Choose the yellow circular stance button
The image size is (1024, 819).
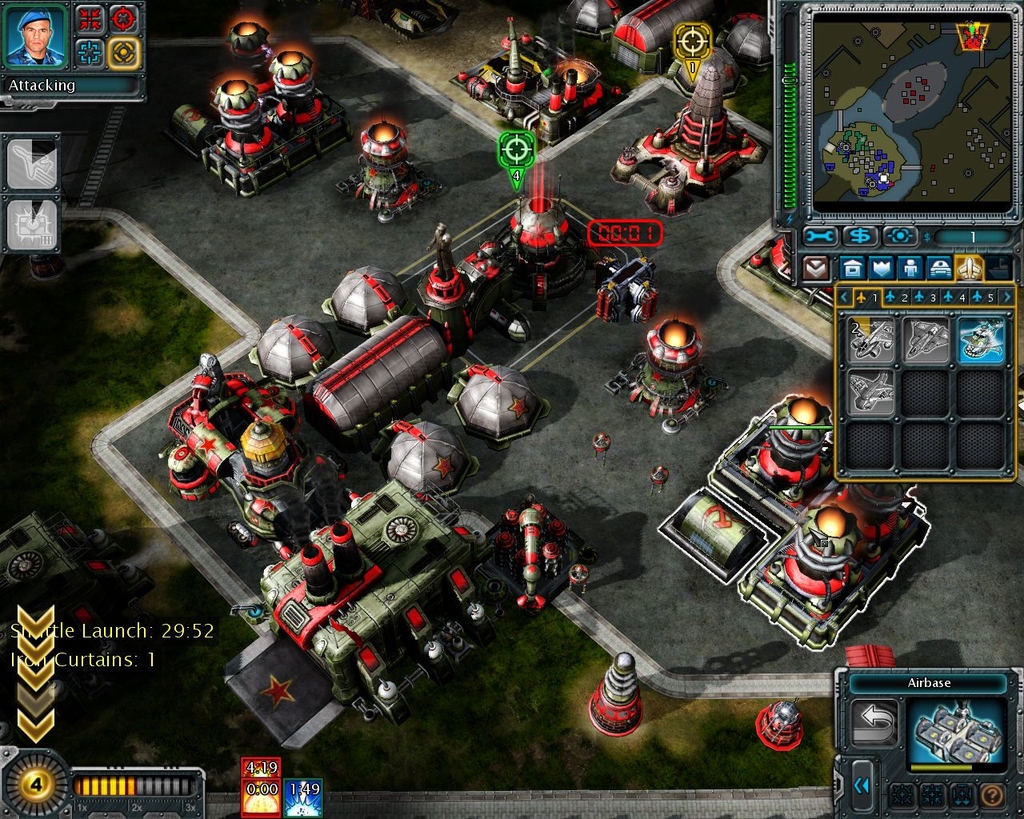pos(122,50)
